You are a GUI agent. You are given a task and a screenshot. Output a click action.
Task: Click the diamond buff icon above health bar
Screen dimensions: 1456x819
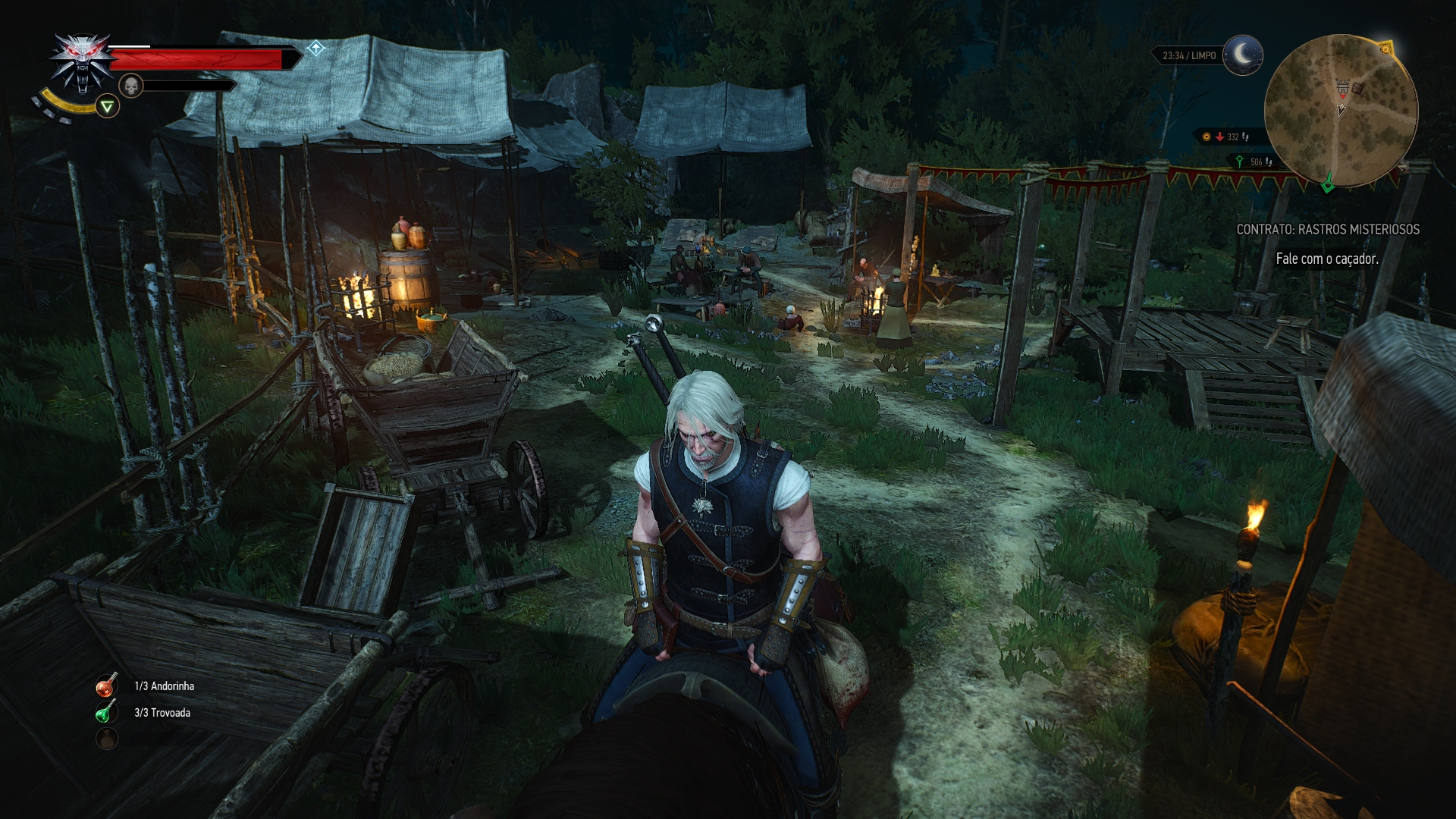pyautogui.click(x=315, y=49)
